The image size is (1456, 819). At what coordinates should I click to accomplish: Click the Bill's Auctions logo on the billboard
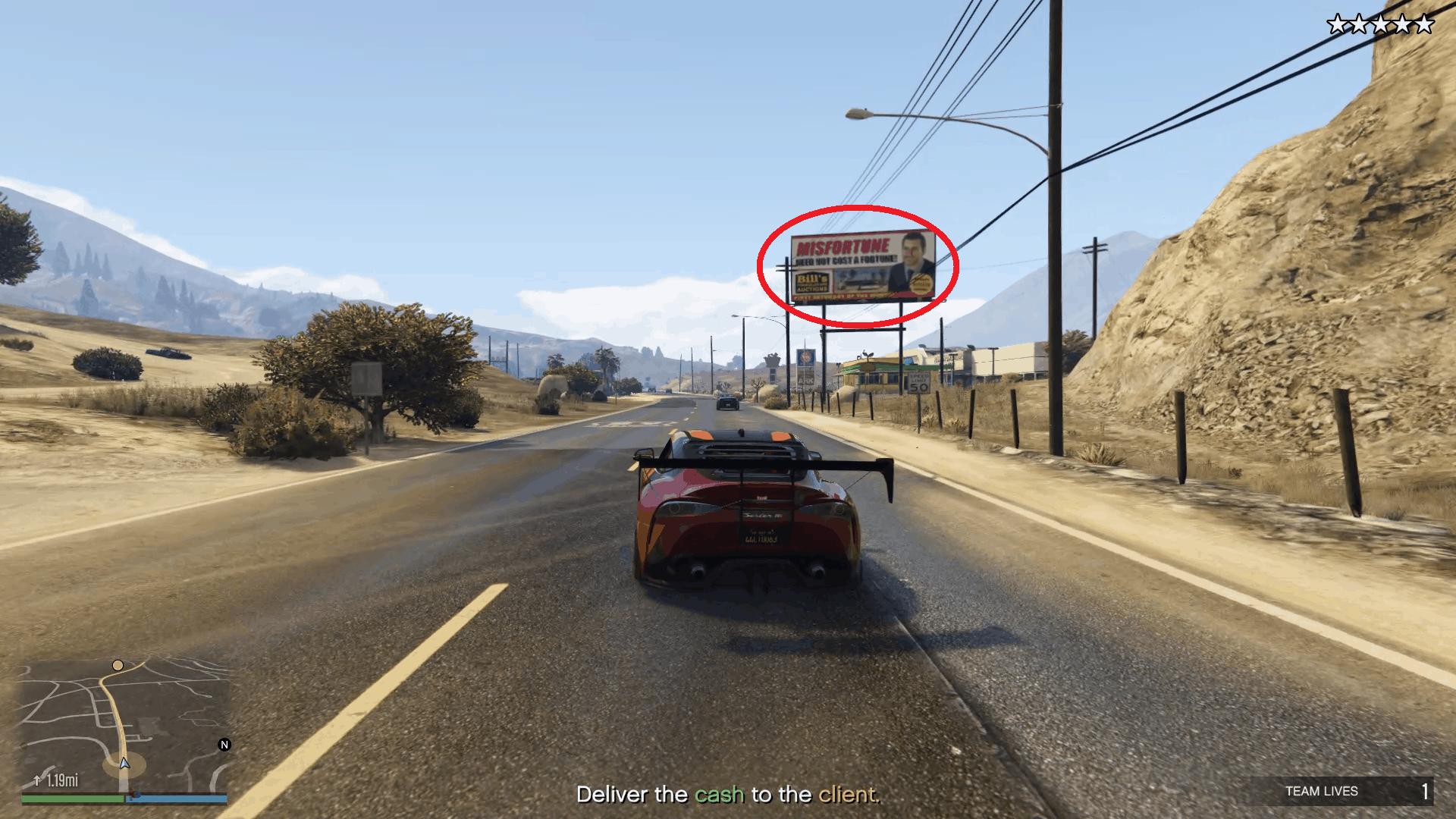(812, 281)
